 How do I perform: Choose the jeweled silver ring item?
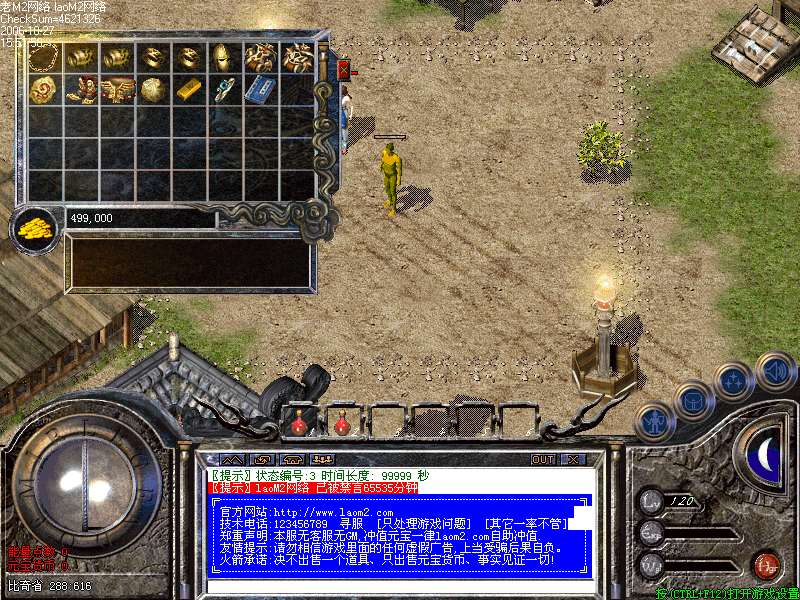tap(224, 90)
